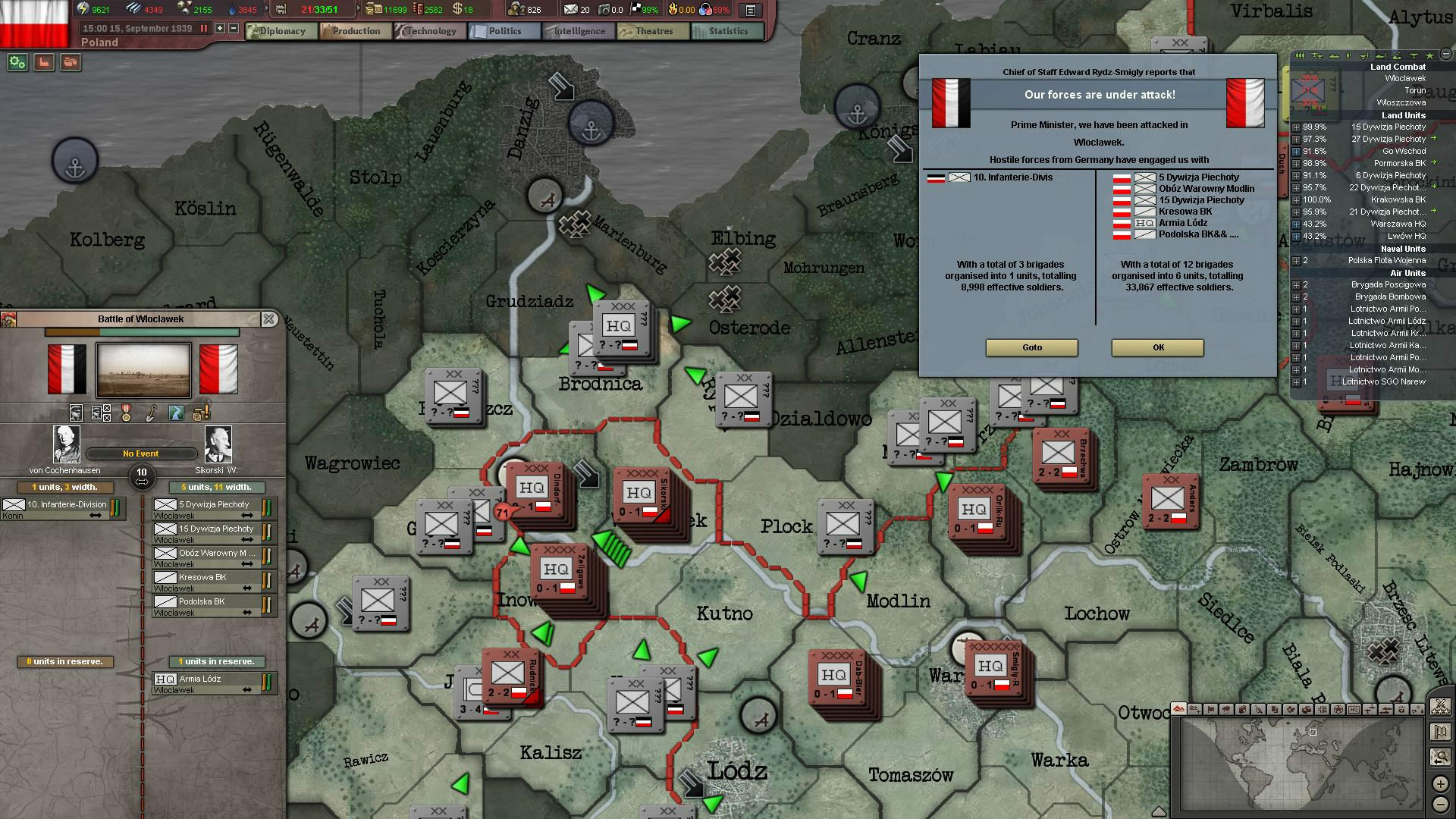Click the plus button to increase game speed
Viewport: 1456px width, 819px height.
point(219,28)
